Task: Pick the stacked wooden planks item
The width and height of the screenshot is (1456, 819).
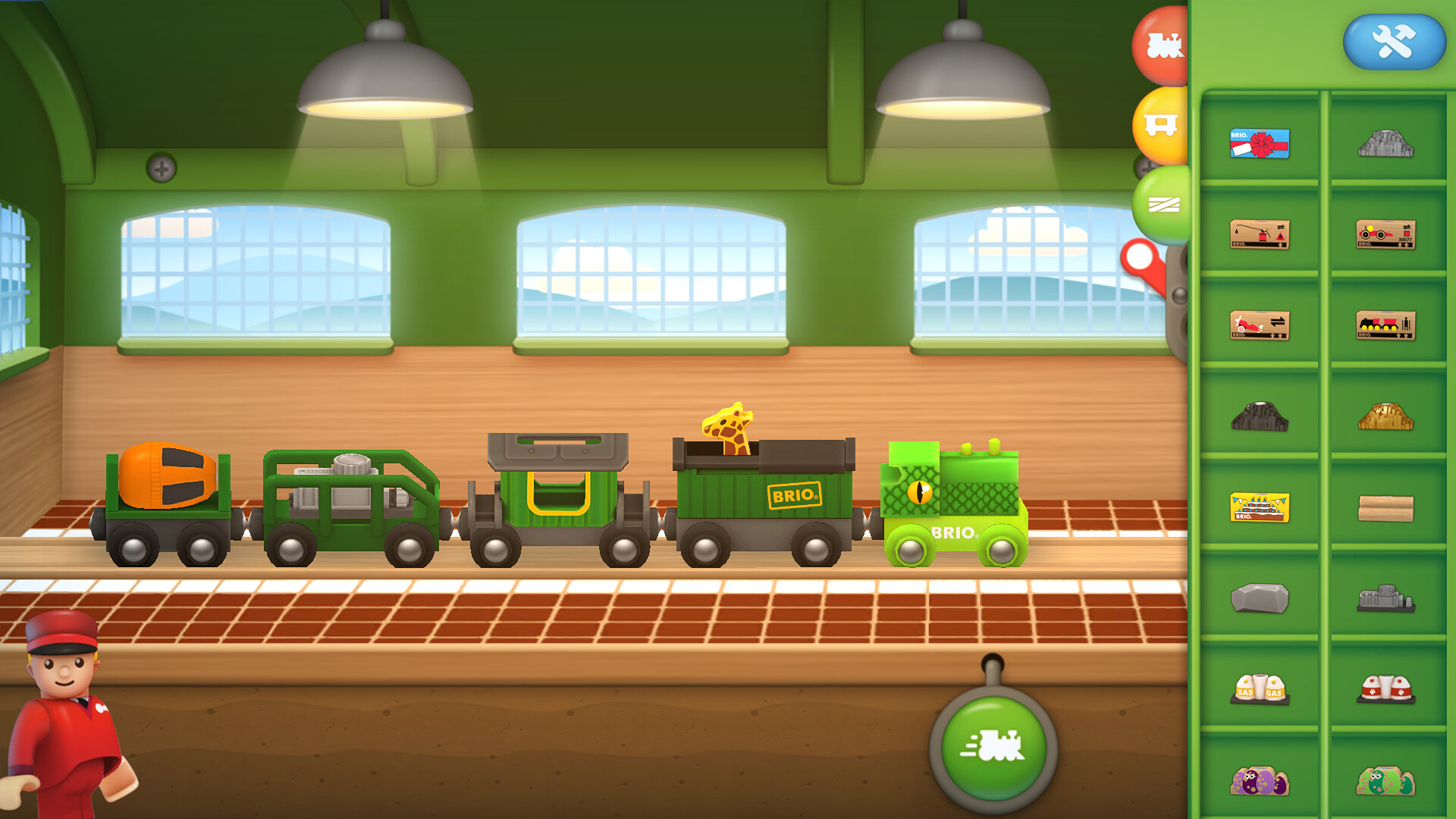Action: [1385, 507]
